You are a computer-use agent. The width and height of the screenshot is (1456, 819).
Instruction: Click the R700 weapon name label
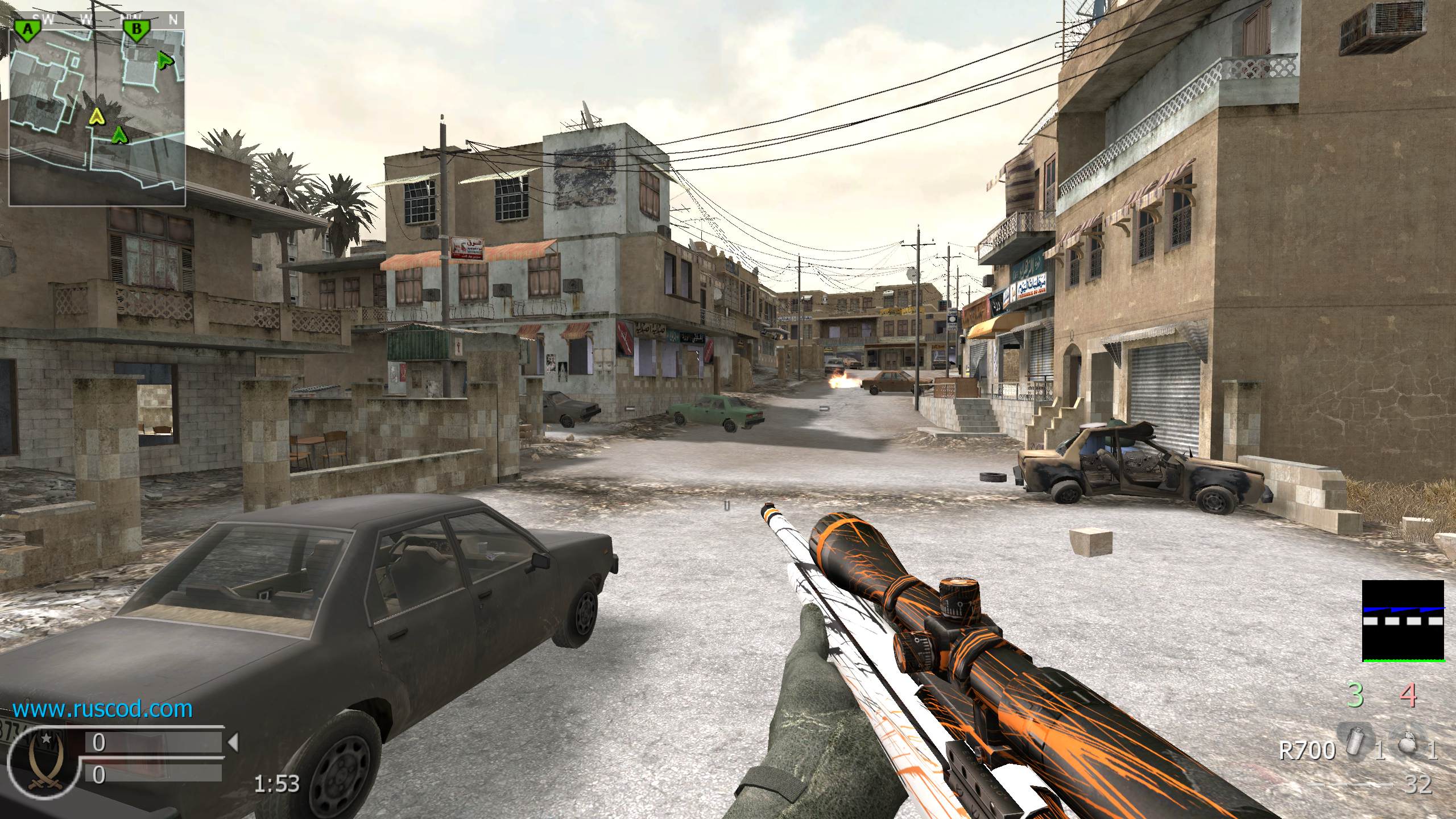coord(1306,751)
